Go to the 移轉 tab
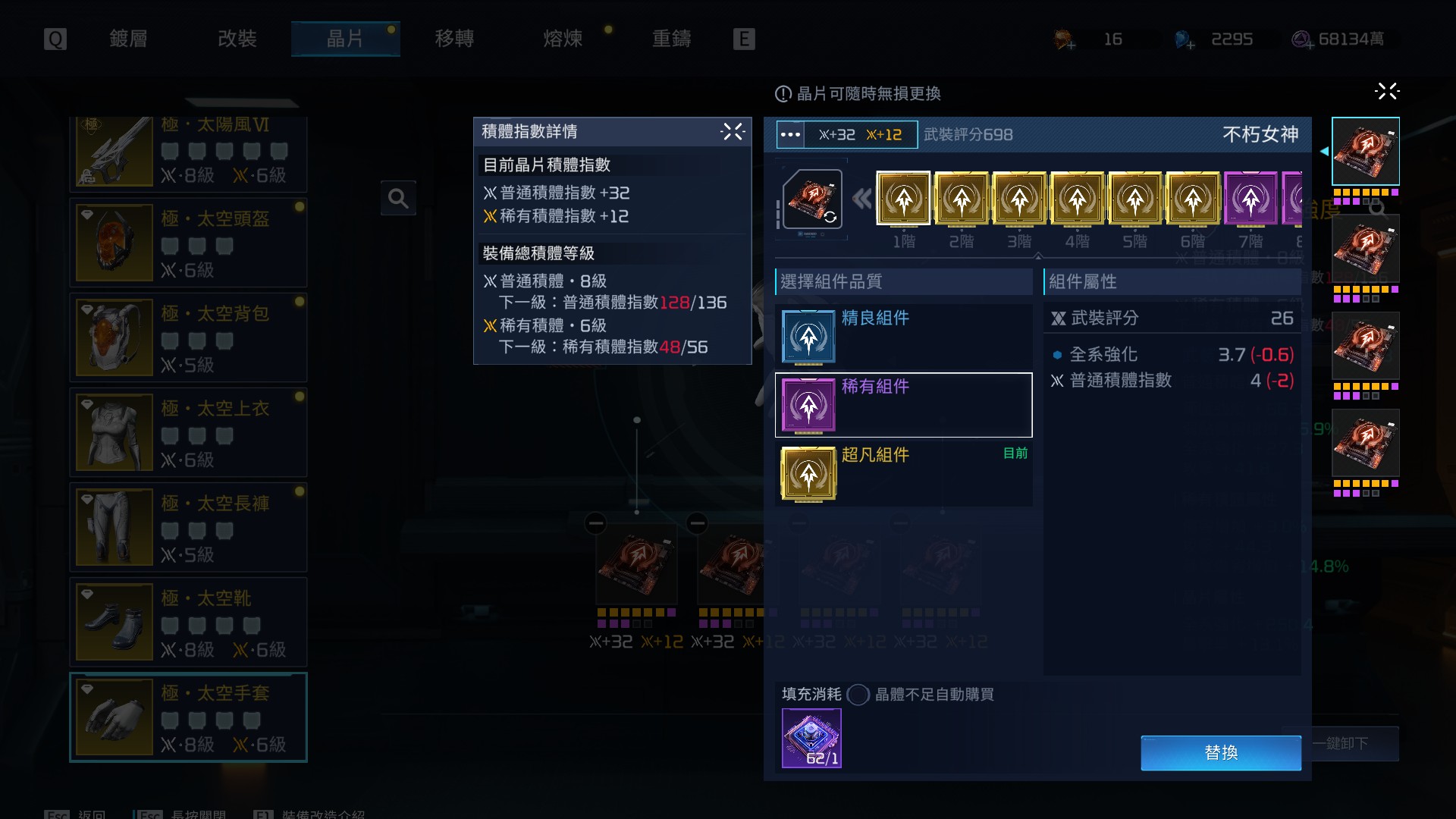 [454, 39]
